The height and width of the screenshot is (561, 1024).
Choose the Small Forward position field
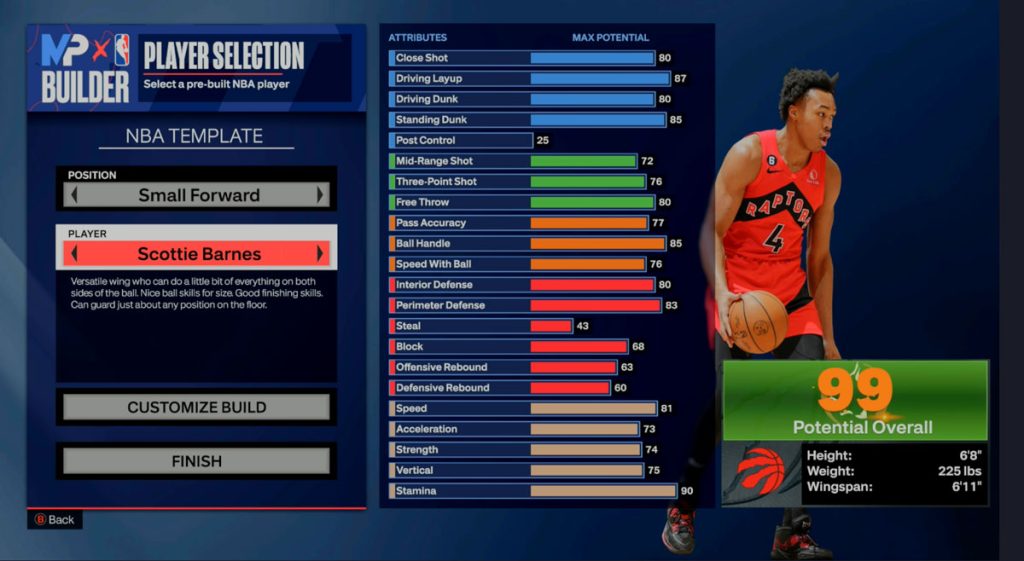[x=197, y=195]
